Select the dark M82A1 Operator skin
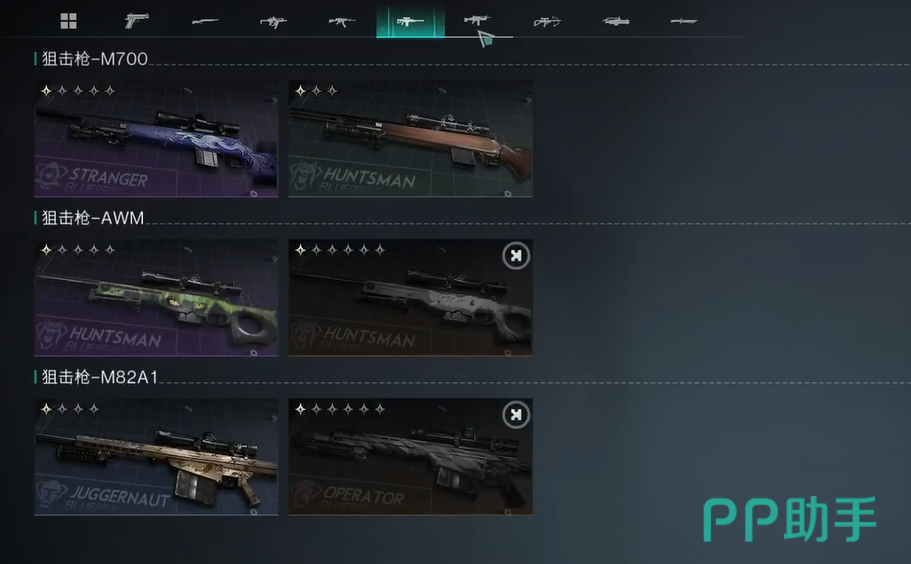This screenshot has width=911, height=564. (410, 458)
